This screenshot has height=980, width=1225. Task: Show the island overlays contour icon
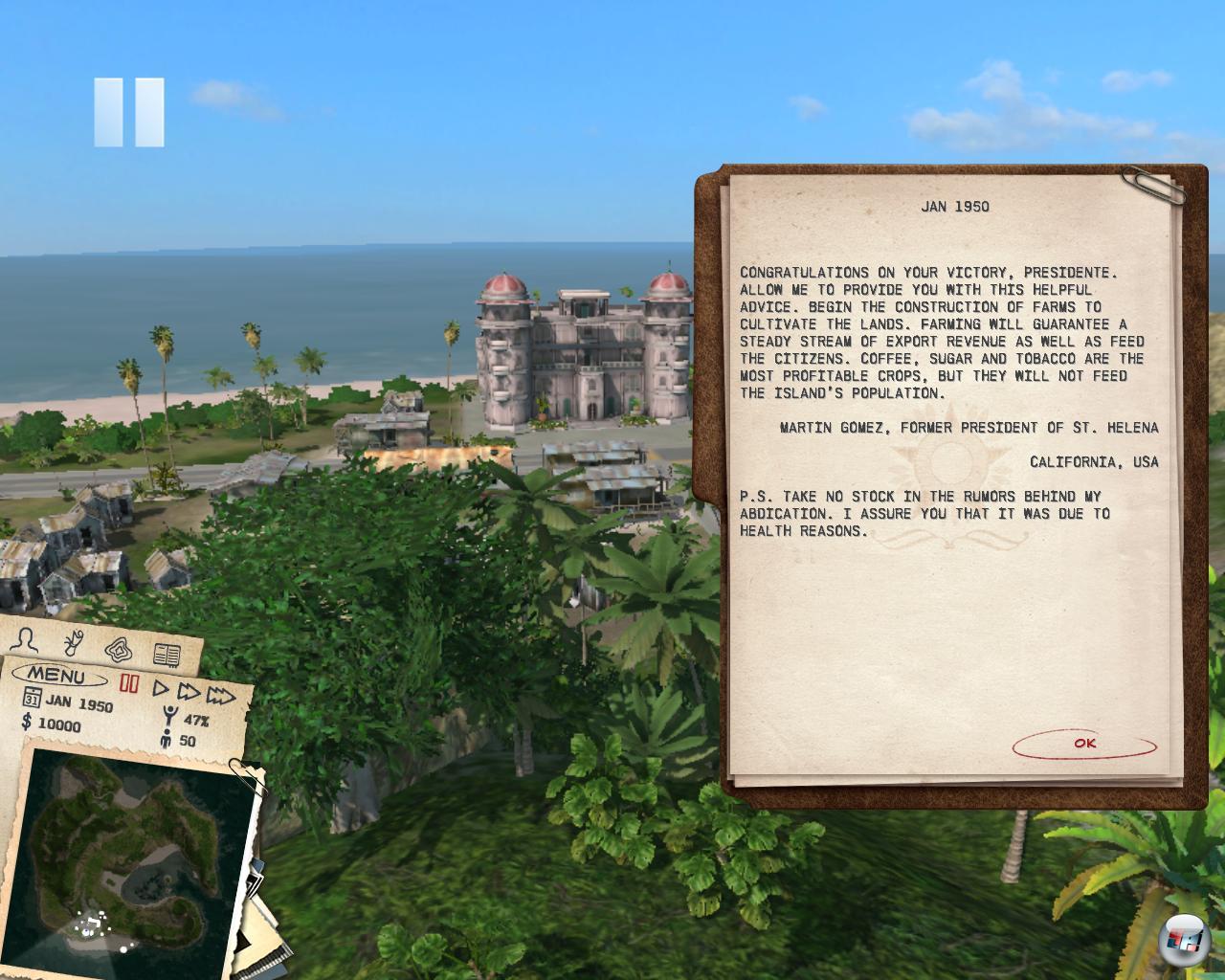click(119, 650)
